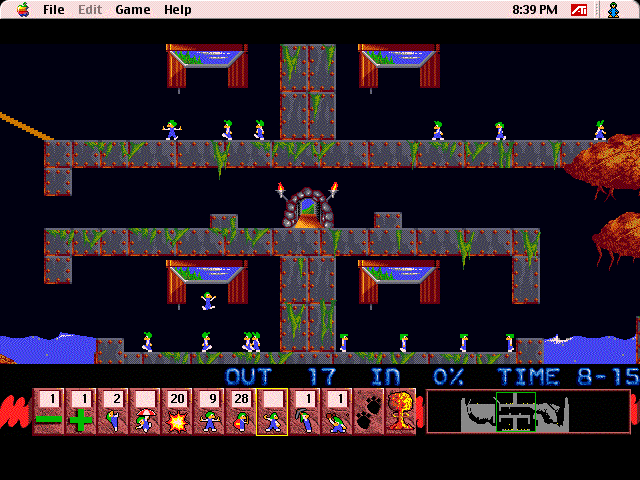Select the miner pickaxe skill
The width and height of the screenshot is (640, 480).
304,412
